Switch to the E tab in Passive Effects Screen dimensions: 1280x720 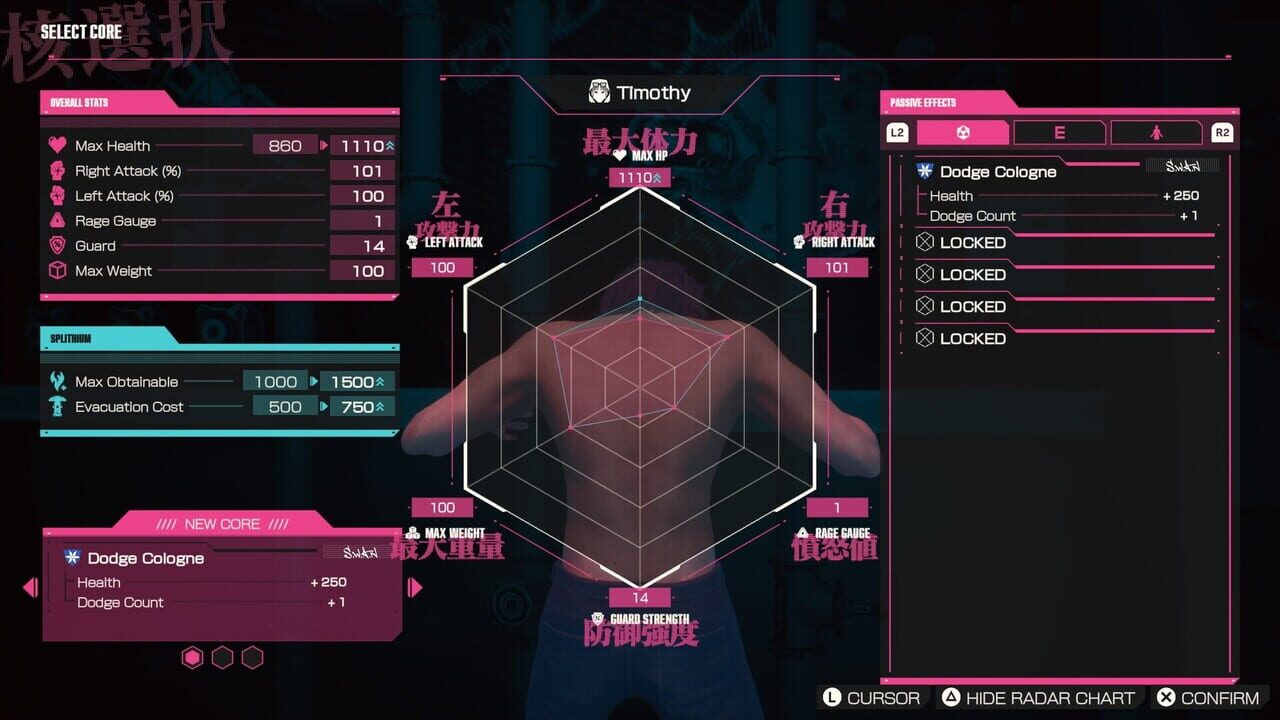point(1059,131)
